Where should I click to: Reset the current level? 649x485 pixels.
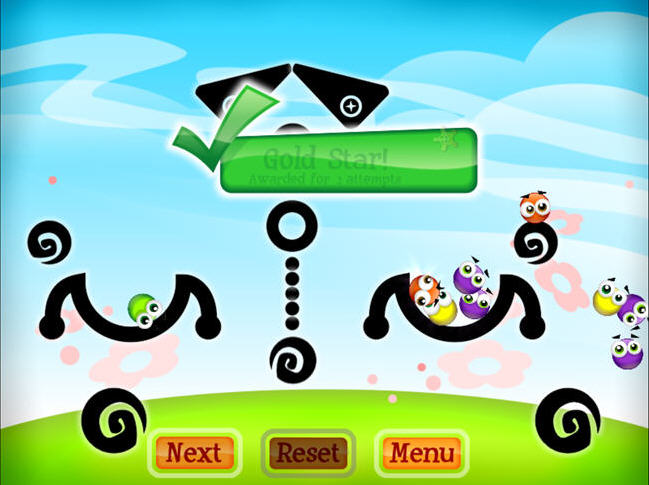[x=308, y=452]
